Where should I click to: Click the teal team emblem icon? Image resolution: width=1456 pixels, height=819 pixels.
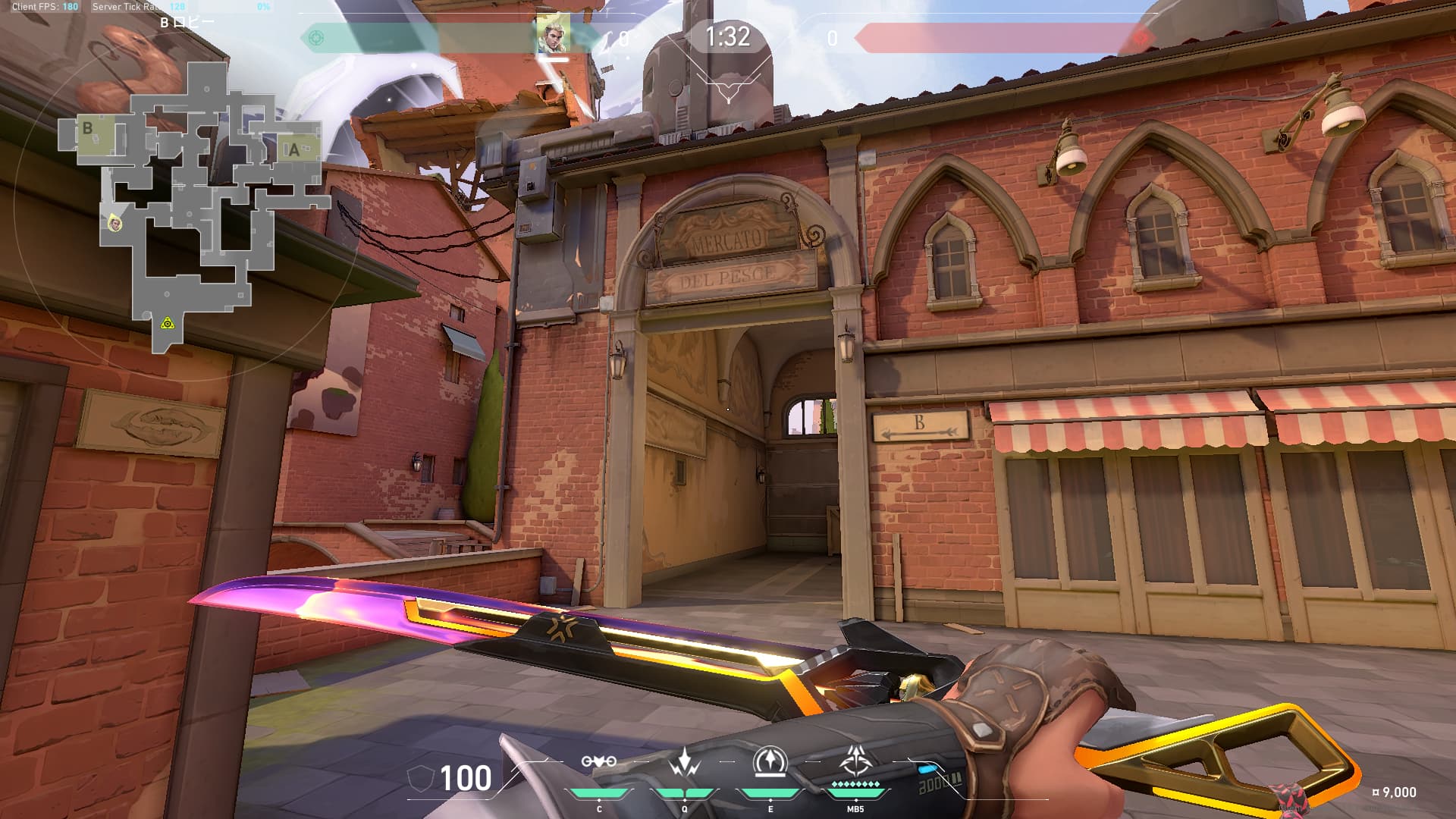[316, 38]
